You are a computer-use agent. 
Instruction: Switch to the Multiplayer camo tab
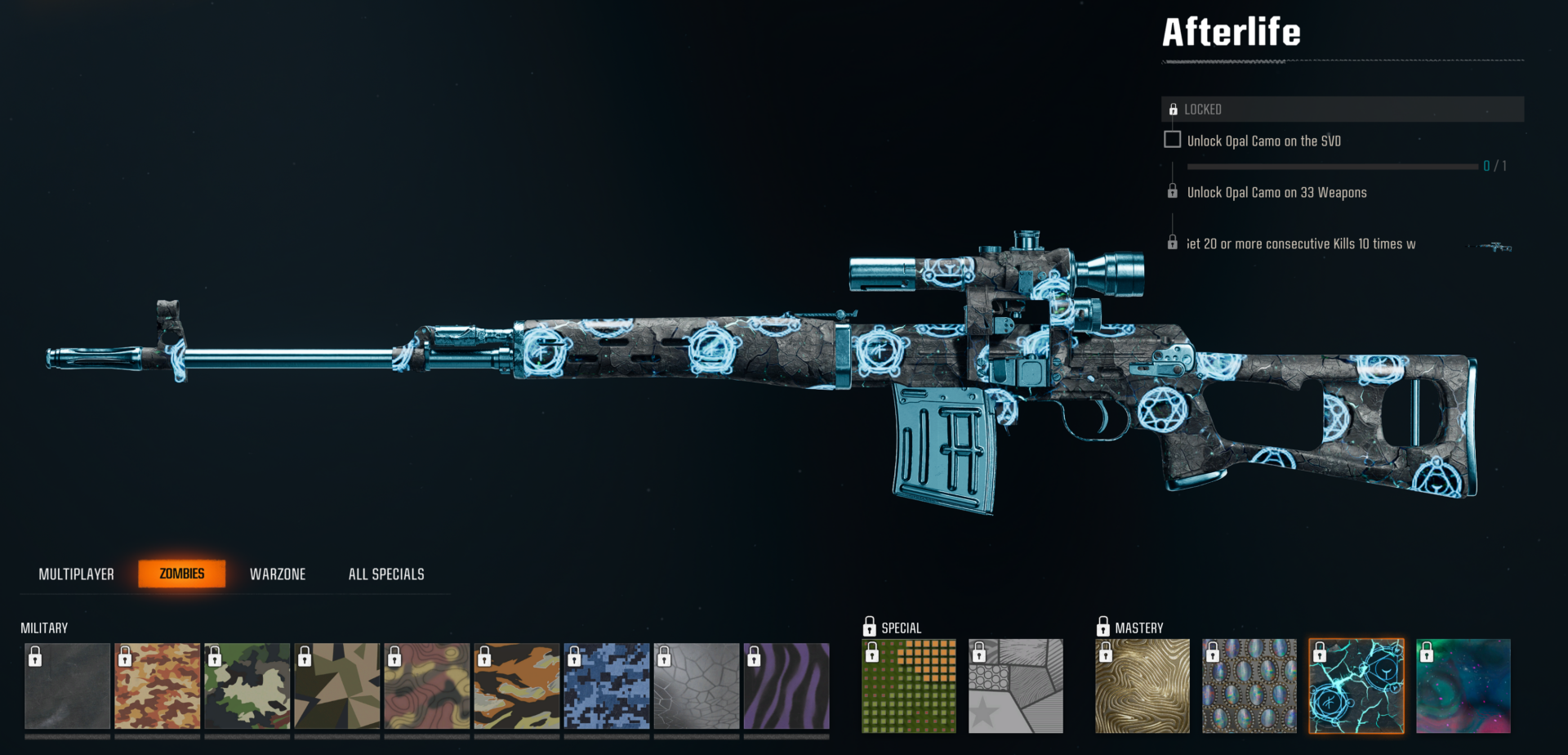click(x=76, y=574)
